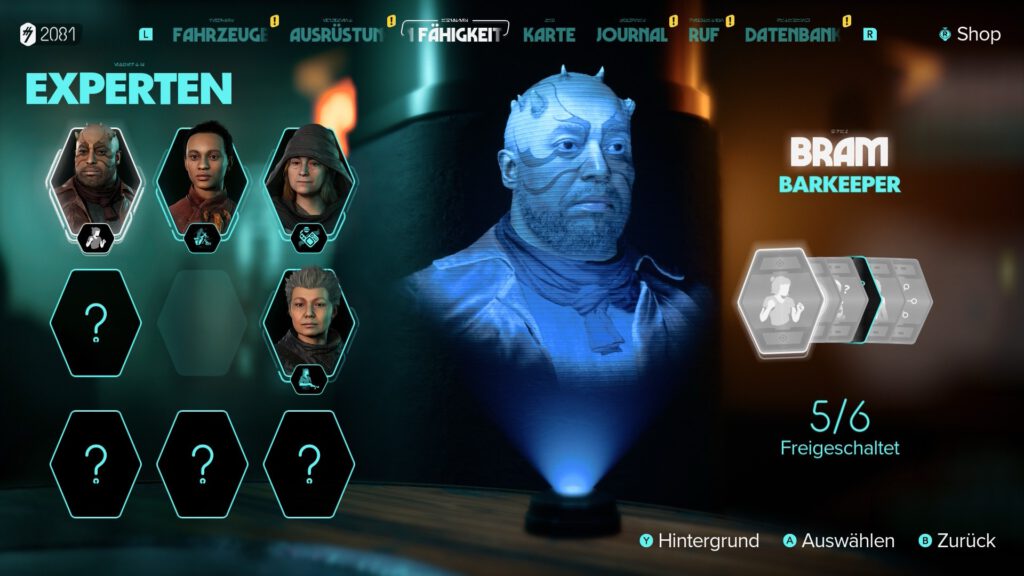Pick the gray-haired expert portrait

tap(309, 322)
